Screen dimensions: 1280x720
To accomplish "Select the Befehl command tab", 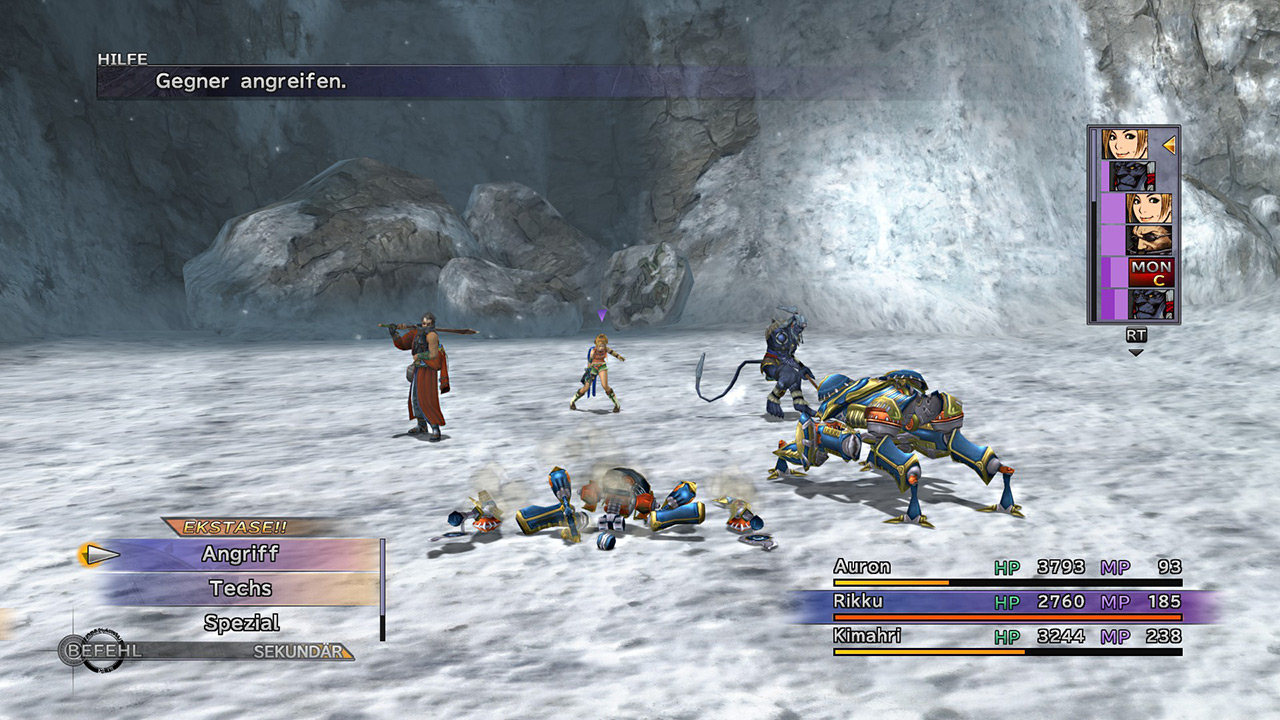I will [103, 651].
